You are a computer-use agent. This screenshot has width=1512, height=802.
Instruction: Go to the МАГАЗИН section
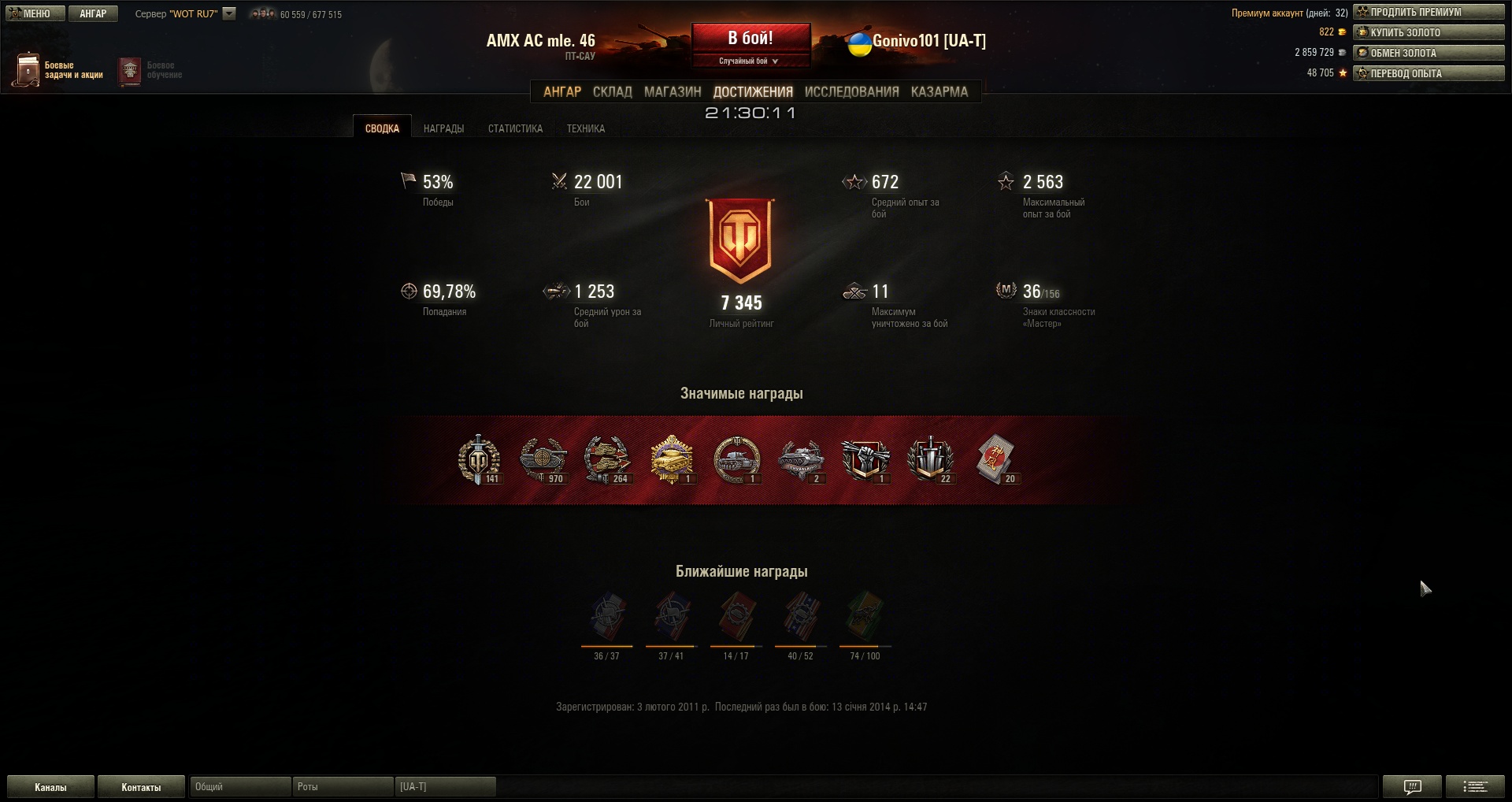tap(673, 91)
